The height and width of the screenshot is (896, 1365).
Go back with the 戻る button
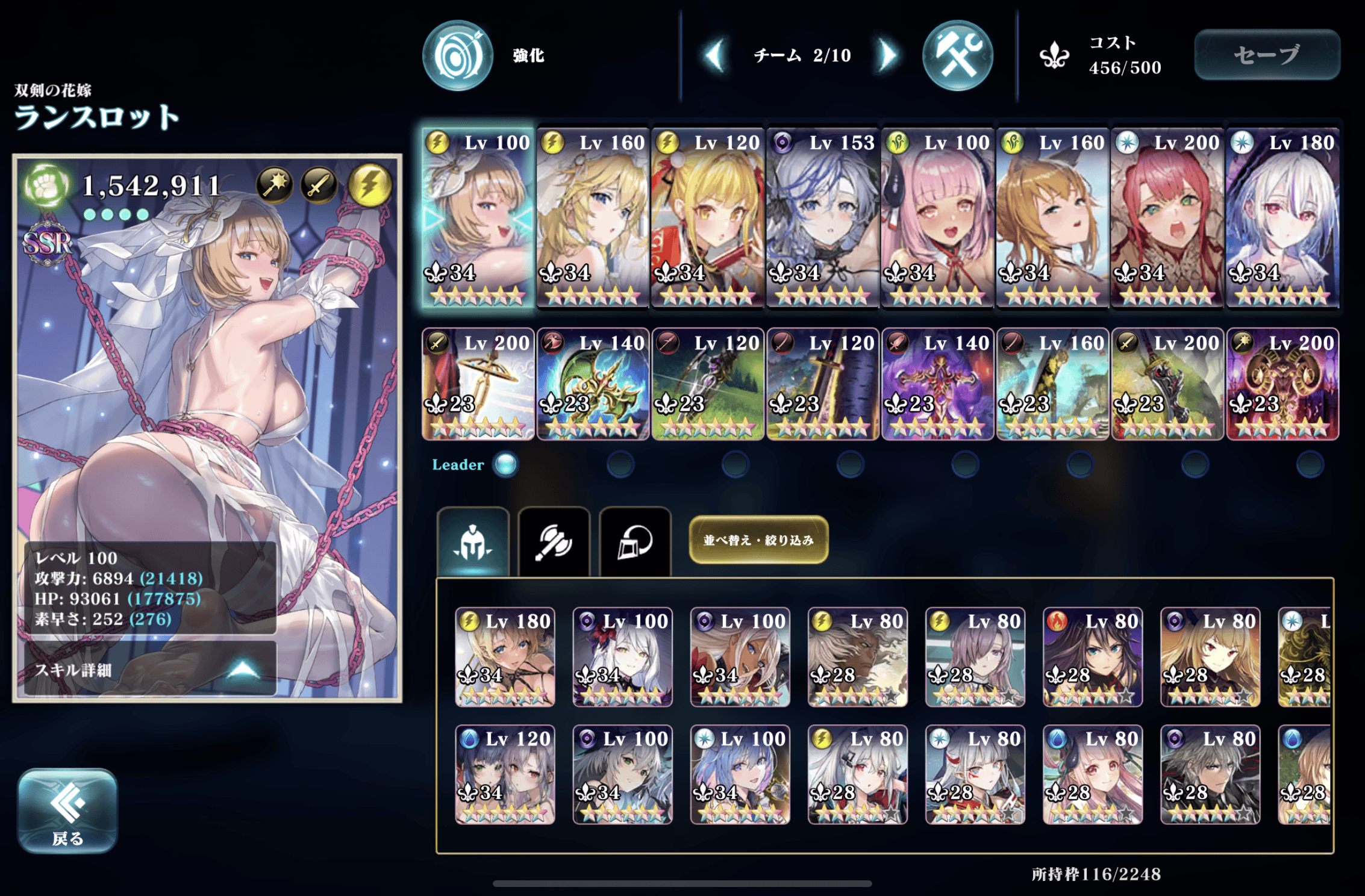tap(67, 810)
